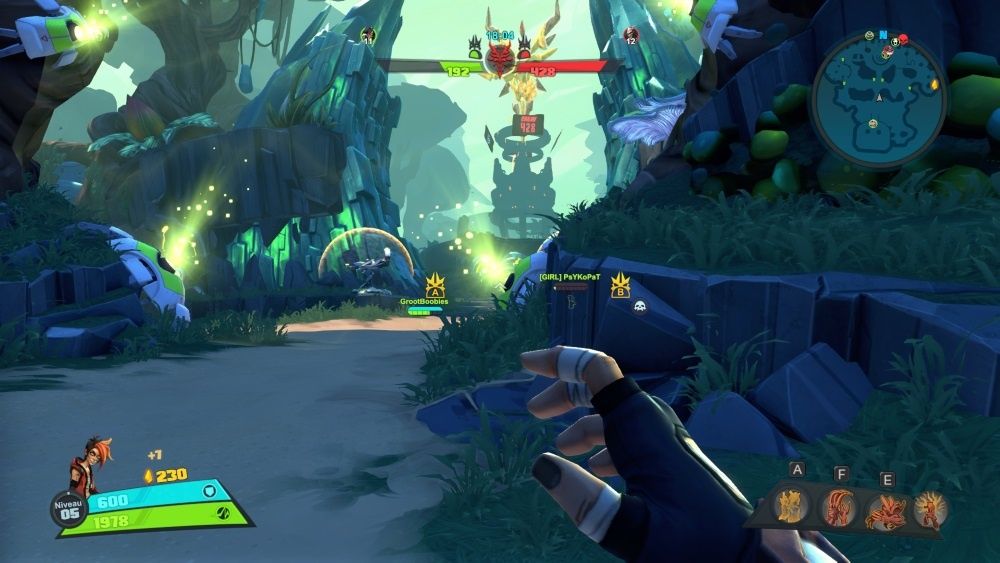
Task: Click the red team player portrait numbered 12
Action: click(x=630, y=36)
